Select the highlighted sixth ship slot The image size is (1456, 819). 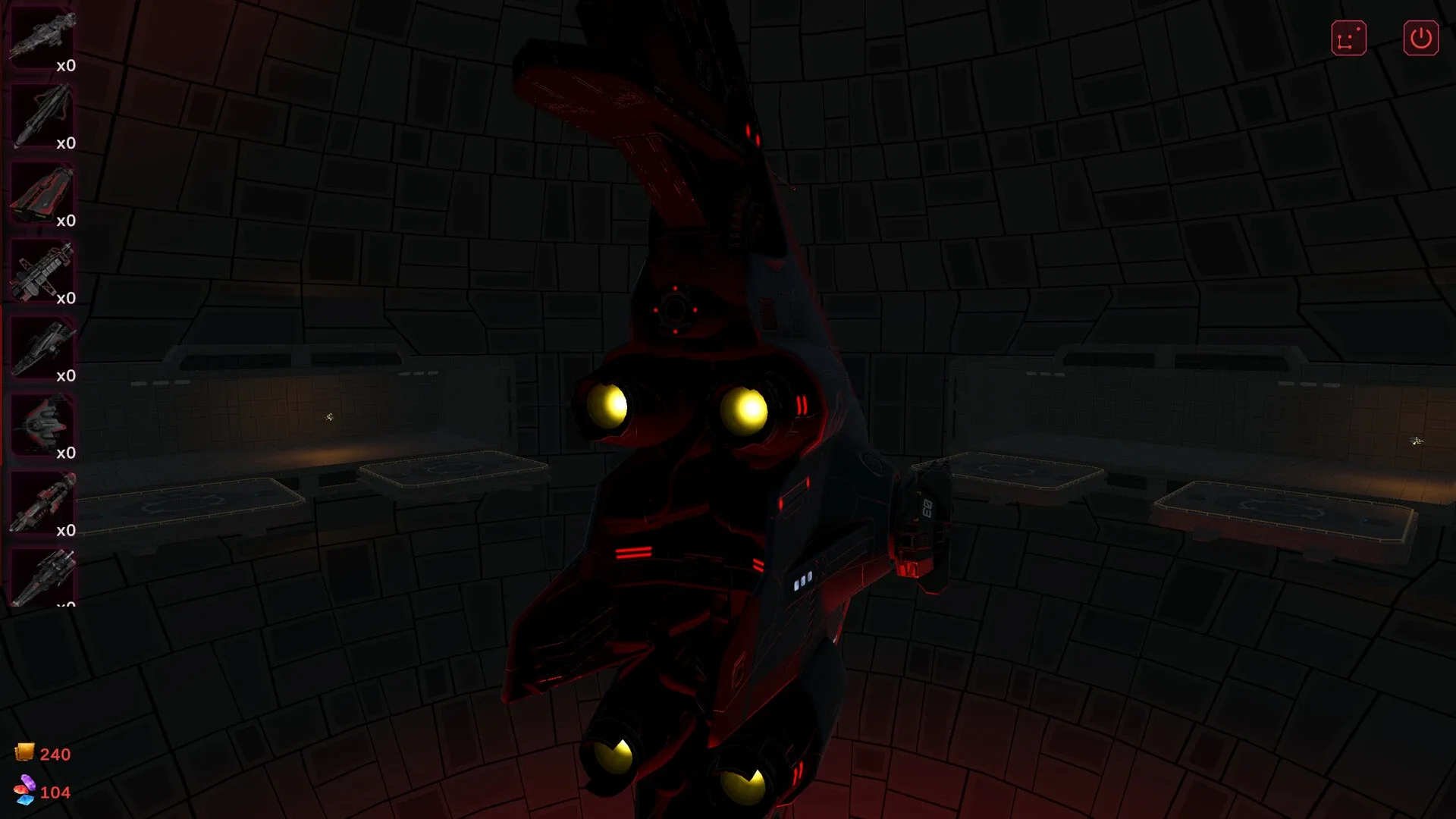click(x=42, y=425)
